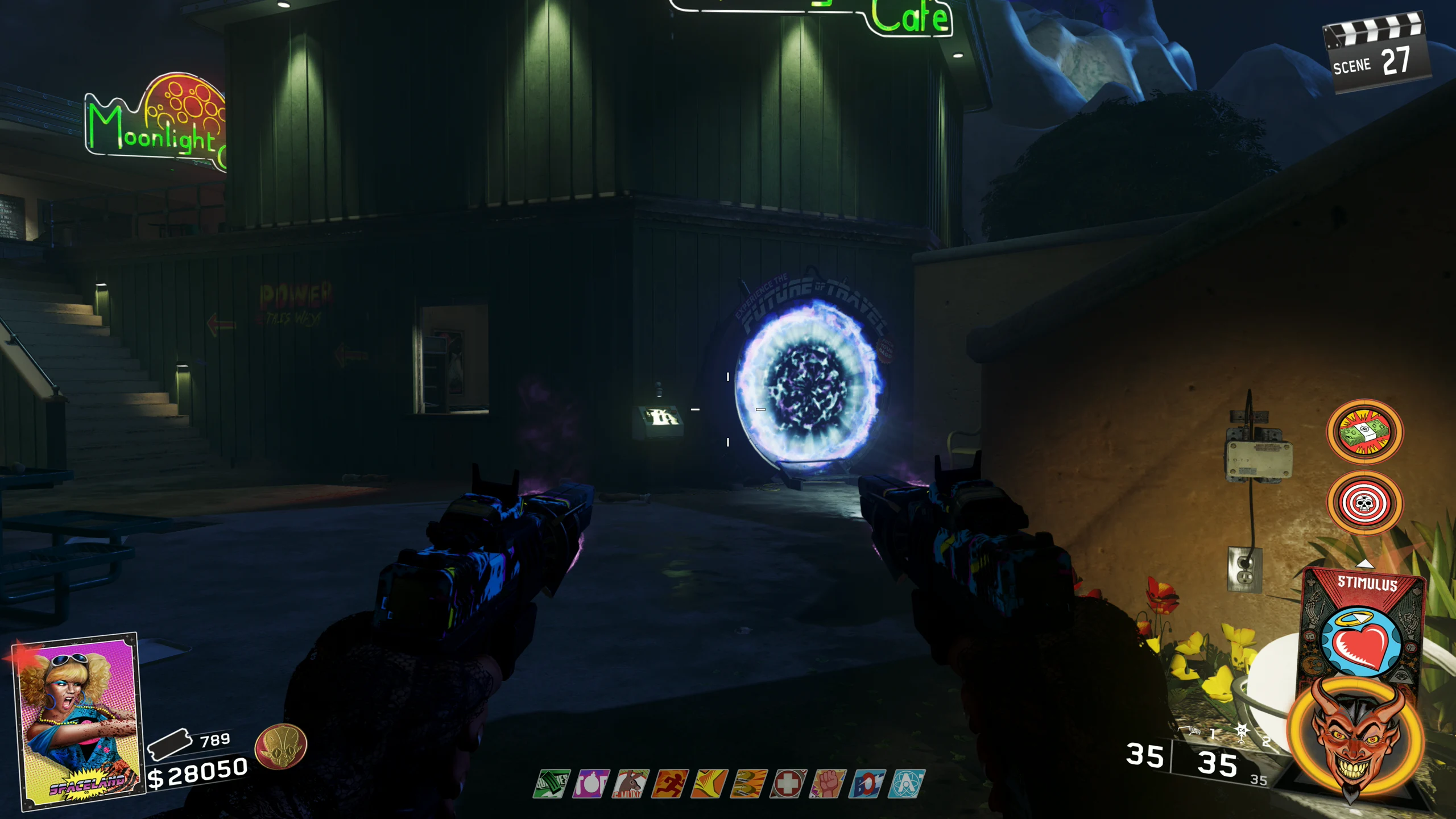Select the running man Racin' Stripes perk
The image size is (1456, 819).
coord(670,784)
